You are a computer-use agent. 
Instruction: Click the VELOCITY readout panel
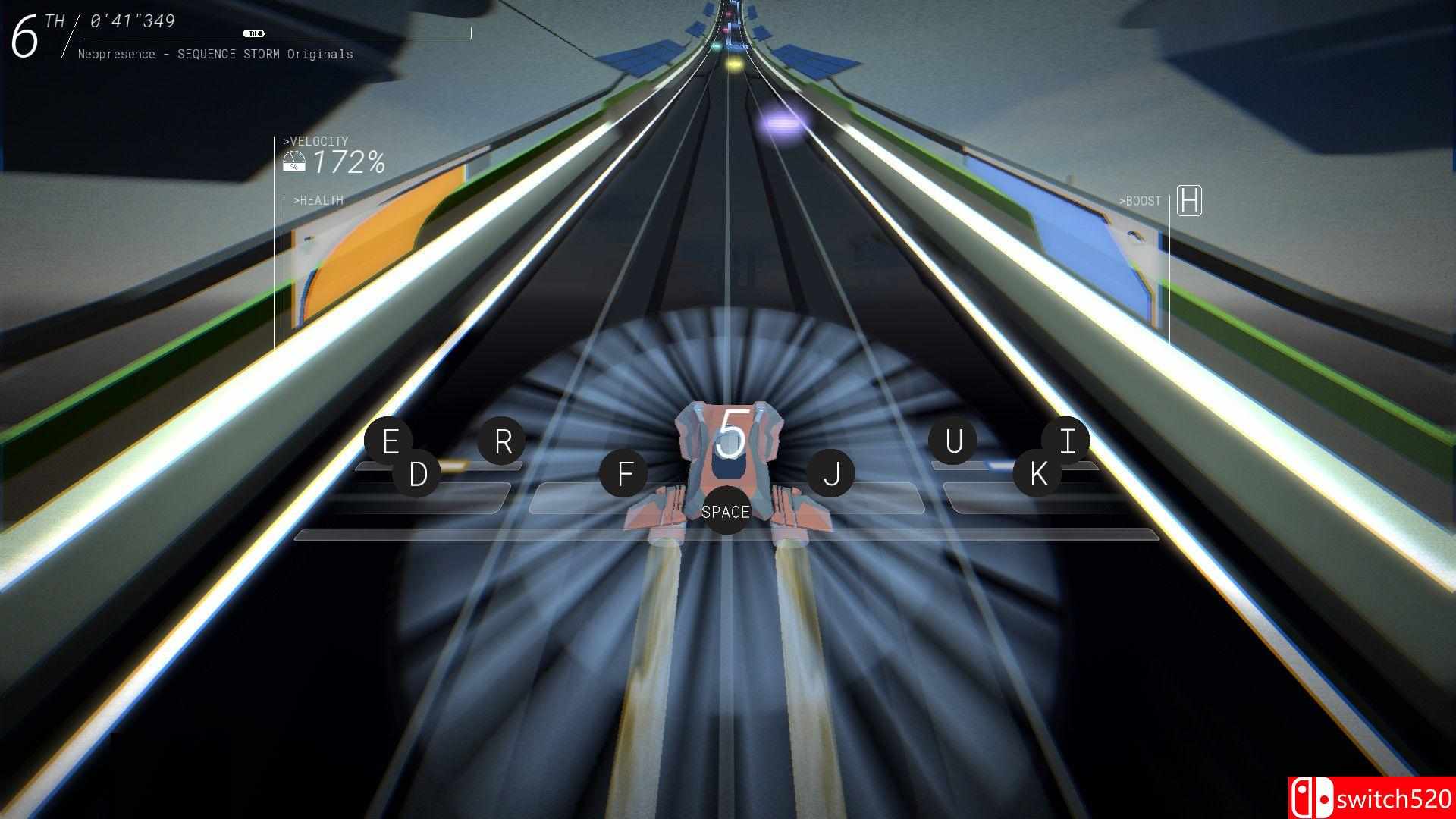334,152
